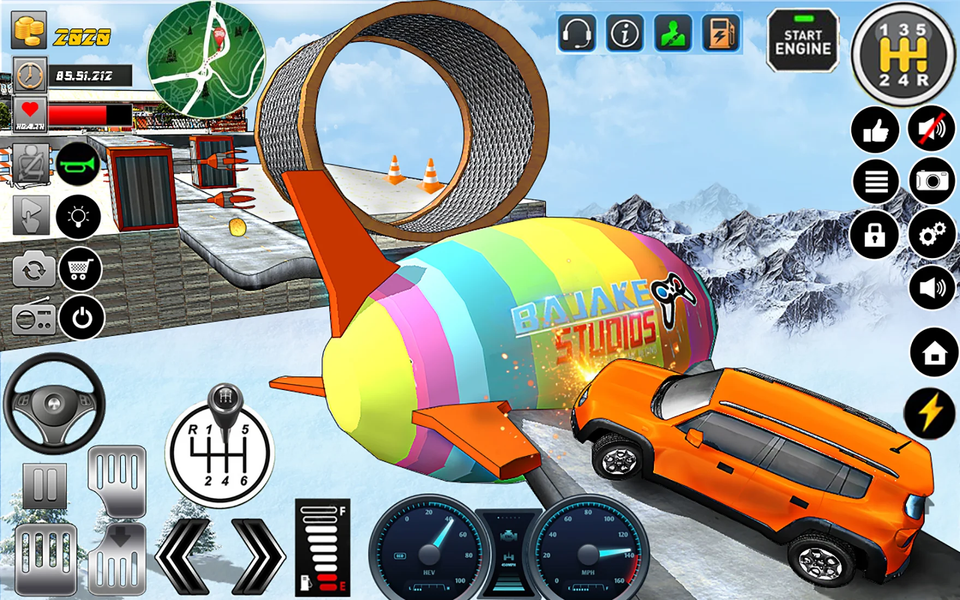Image resolution: width=960 pixels, height=600 pixels.
Task: Open the circular minimap
Action: [x=206, y=58]
